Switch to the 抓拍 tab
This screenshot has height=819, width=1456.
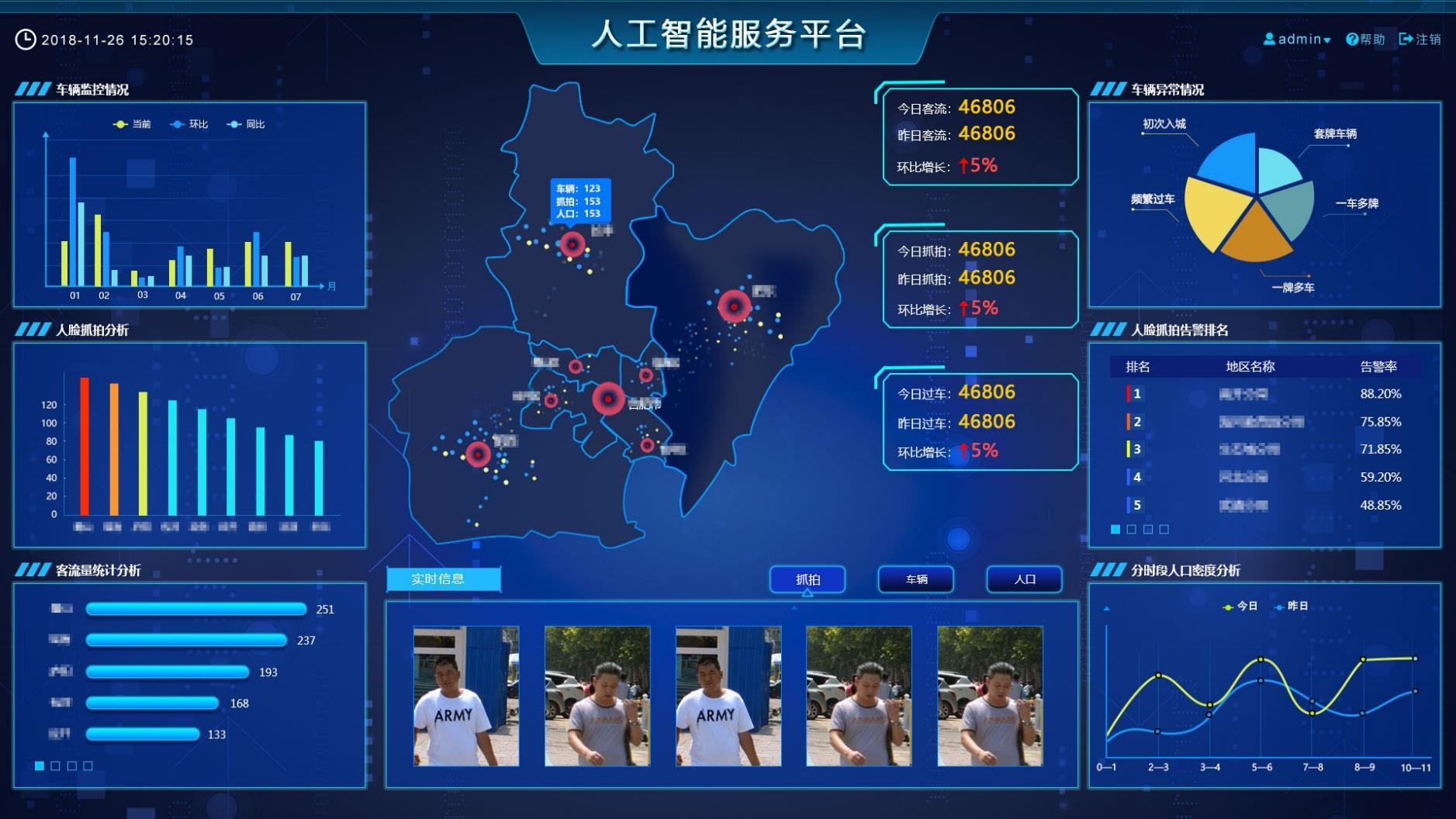click(808, 579)
